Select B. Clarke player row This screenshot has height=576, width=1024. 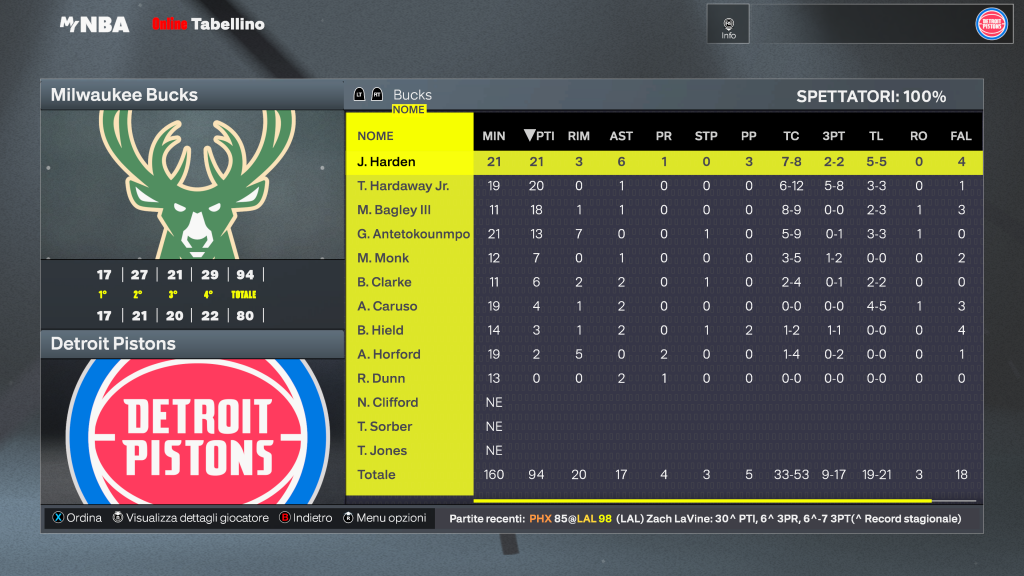click(x=384, y=282)
